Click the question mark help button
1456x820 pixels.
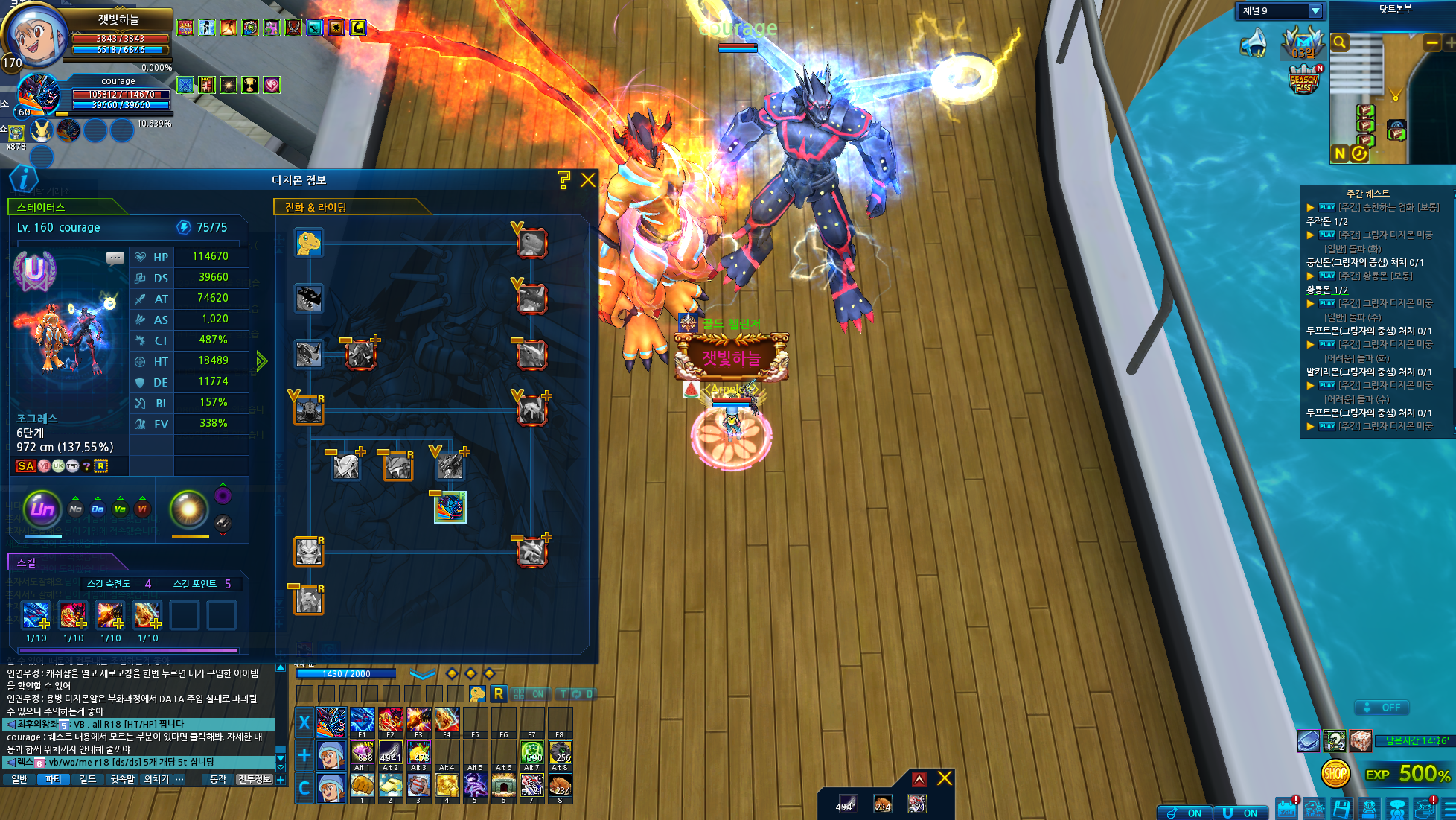click(x=563, y=179)
